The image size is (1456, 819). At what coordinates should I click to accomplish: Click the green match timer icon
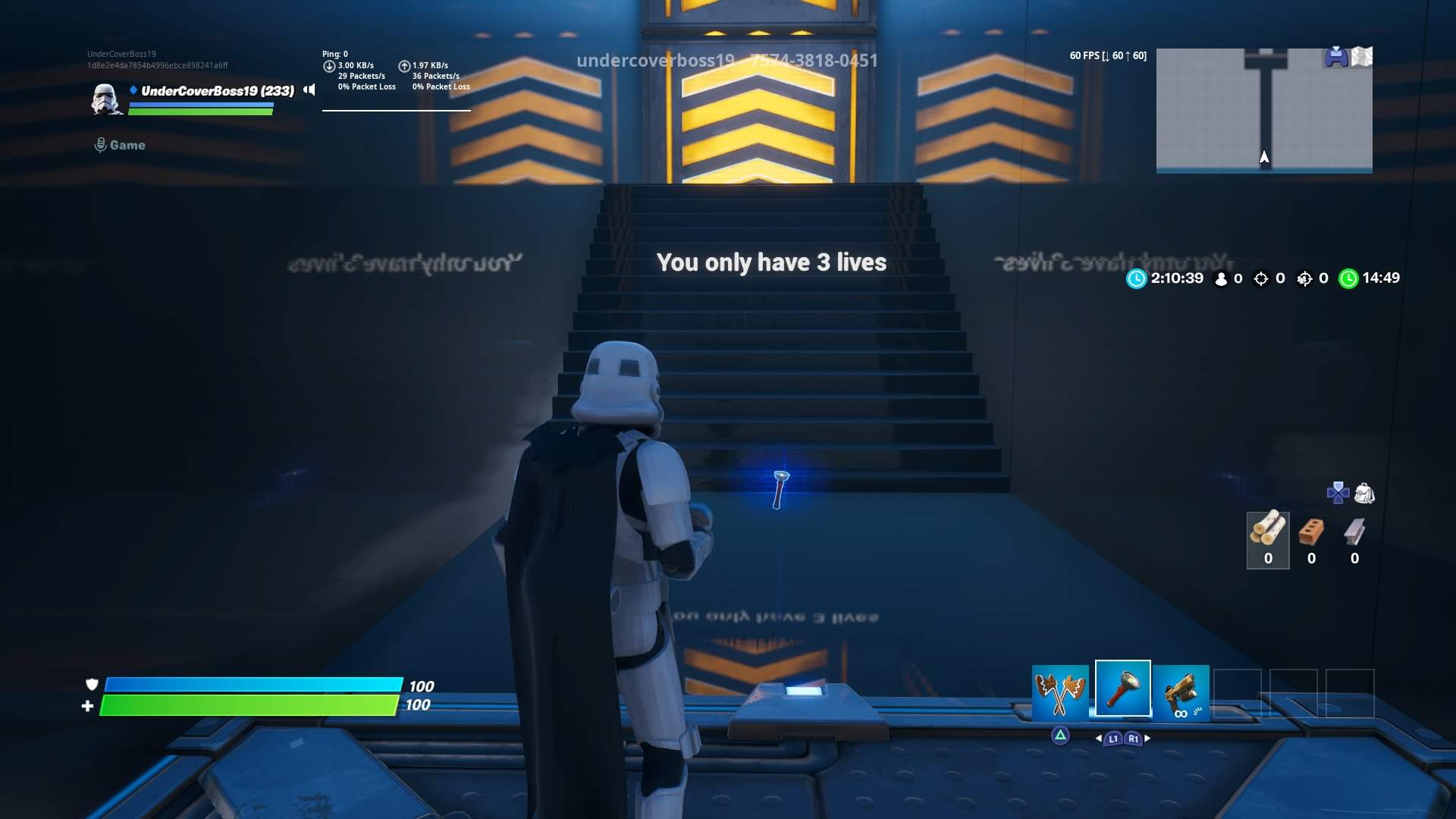coord(1348,278)
